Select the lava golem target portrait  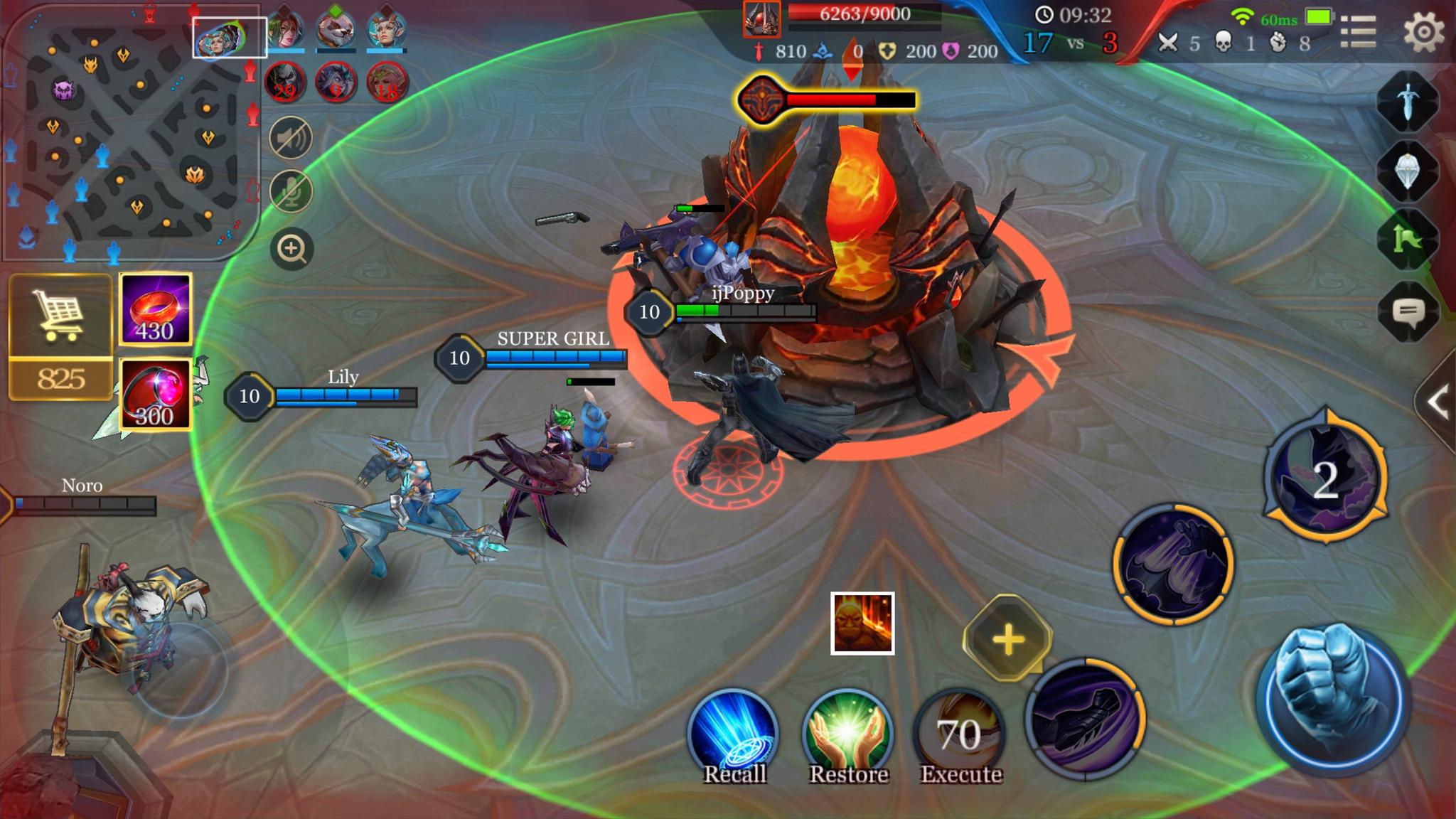click(862, 623)
